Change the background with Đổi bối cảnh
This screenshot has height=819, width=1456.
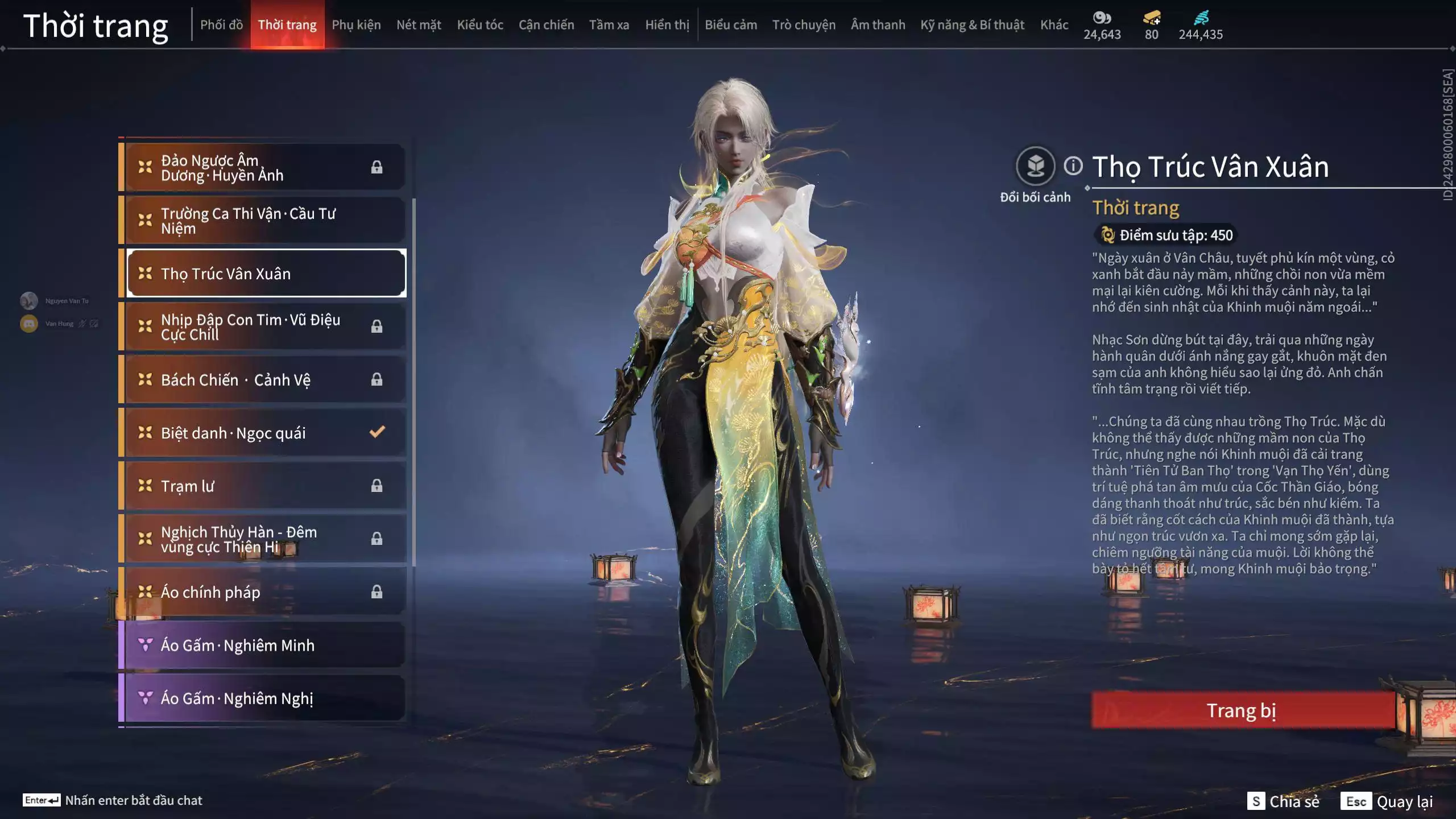[x=1035, y=167]
